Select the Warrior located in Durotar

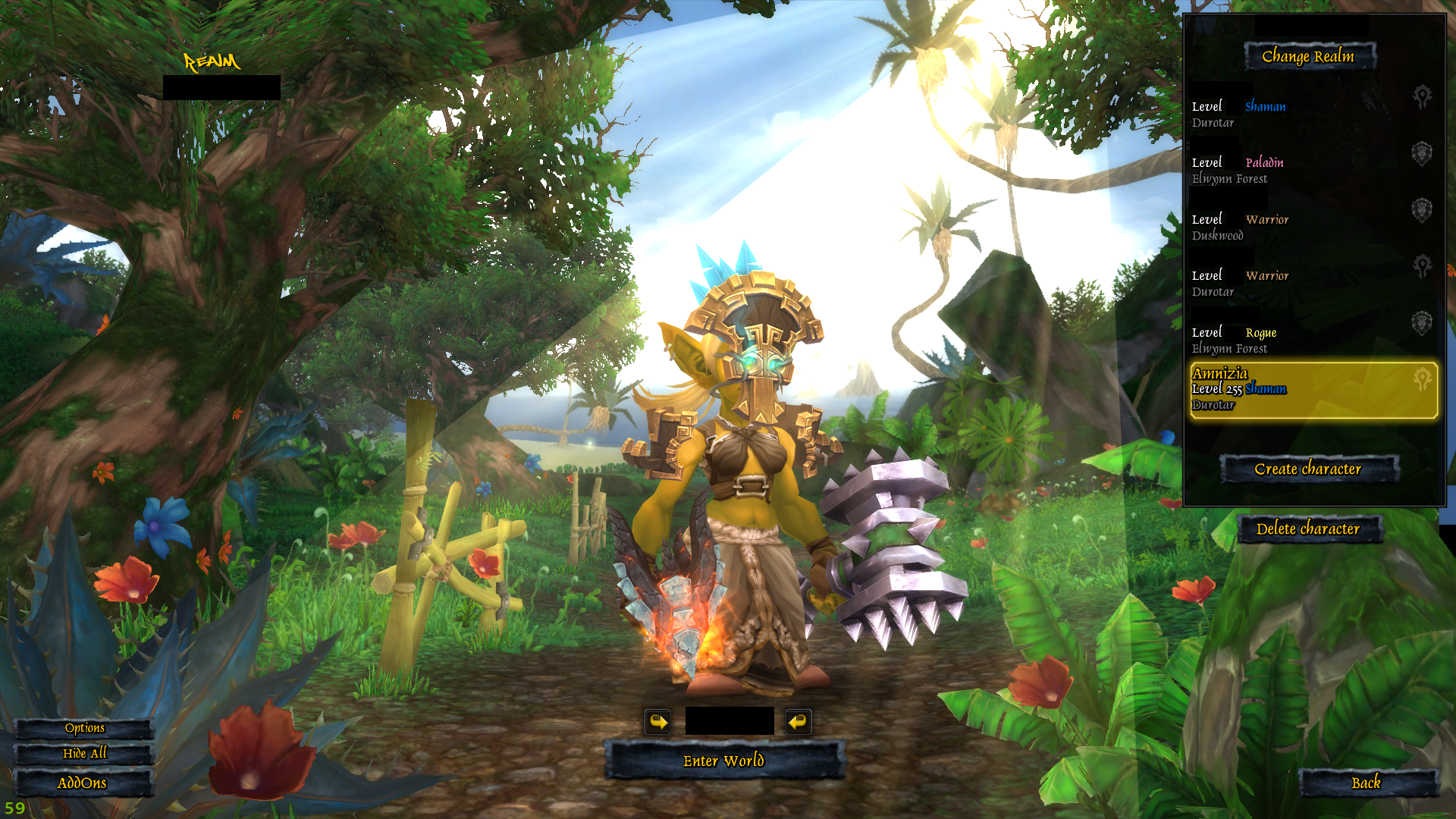(x=1312, y=280)
